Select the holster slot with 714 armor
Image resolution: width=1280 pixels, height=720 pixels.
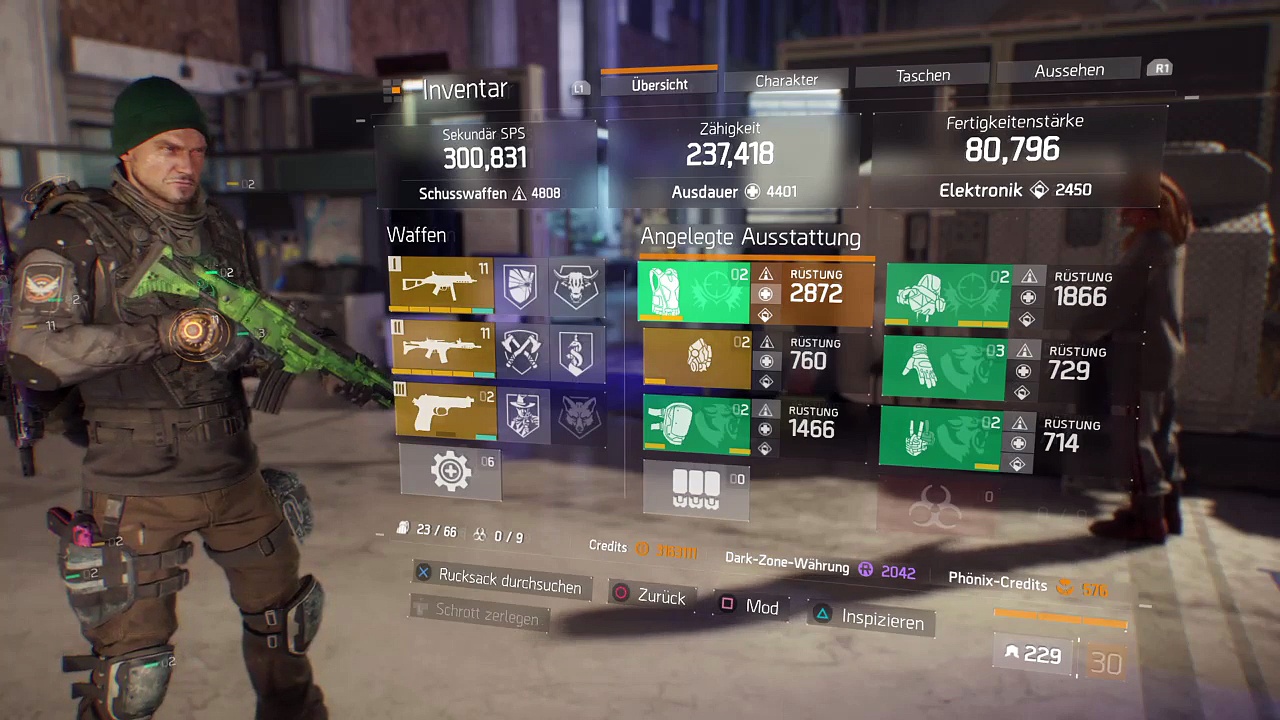(x=940, y=437)
